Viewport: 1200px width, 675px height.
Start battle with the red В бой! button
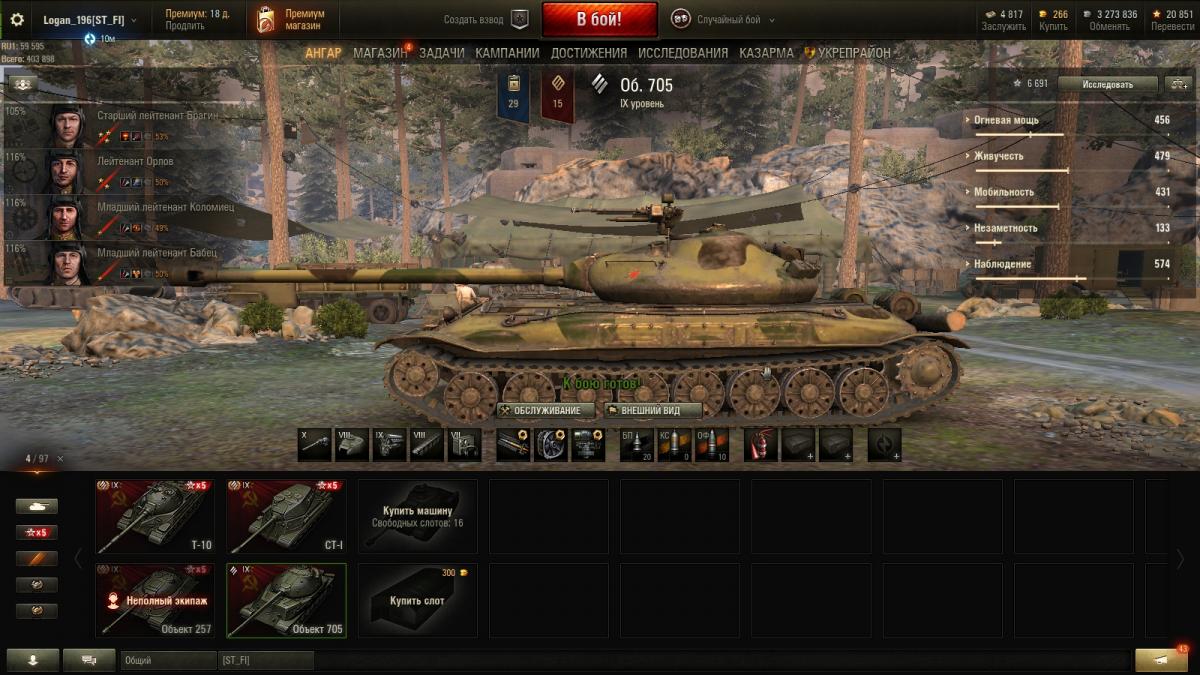599,19
